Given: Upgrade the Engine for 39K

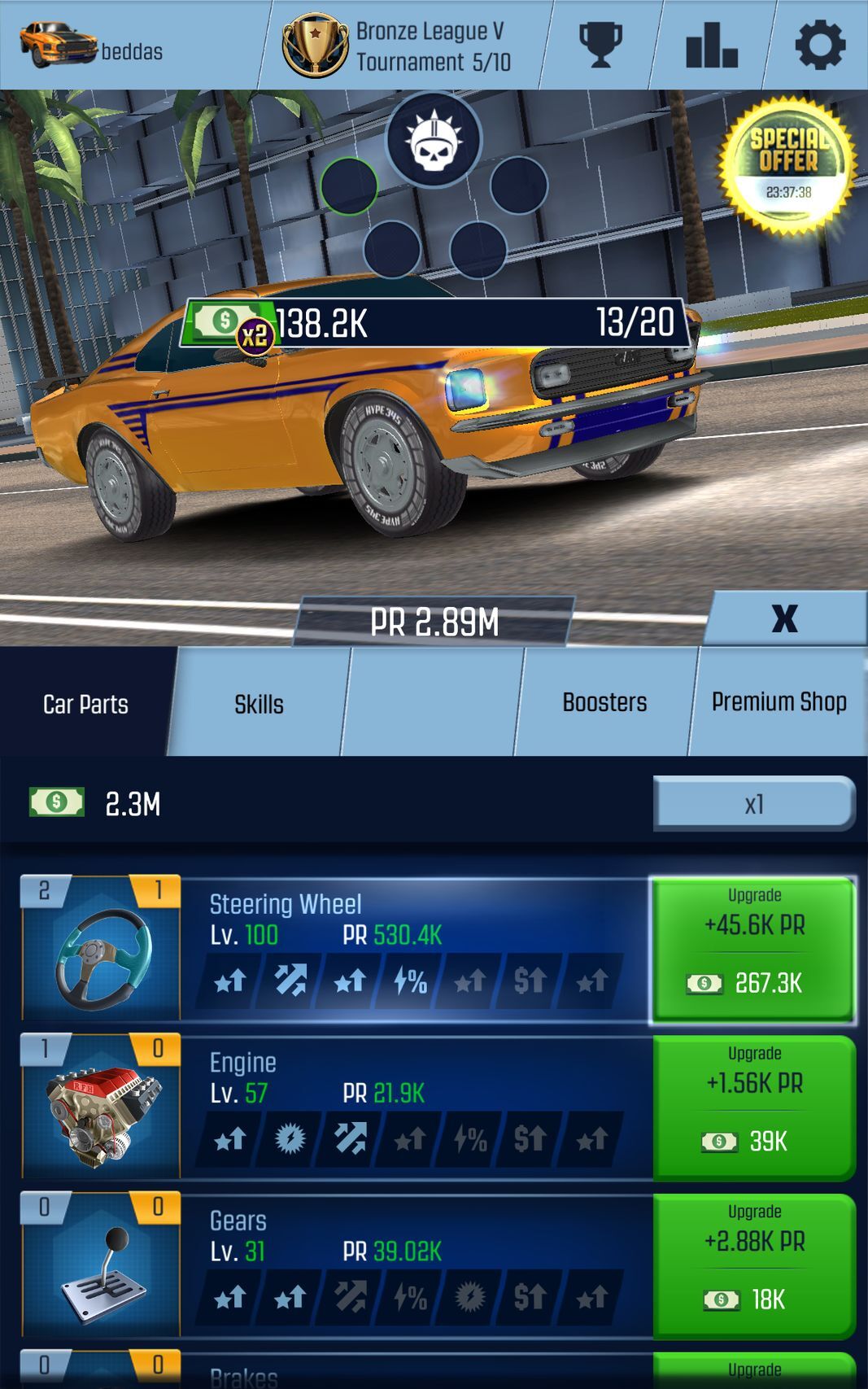Looking at the screenshot, I should (753, 1107).
